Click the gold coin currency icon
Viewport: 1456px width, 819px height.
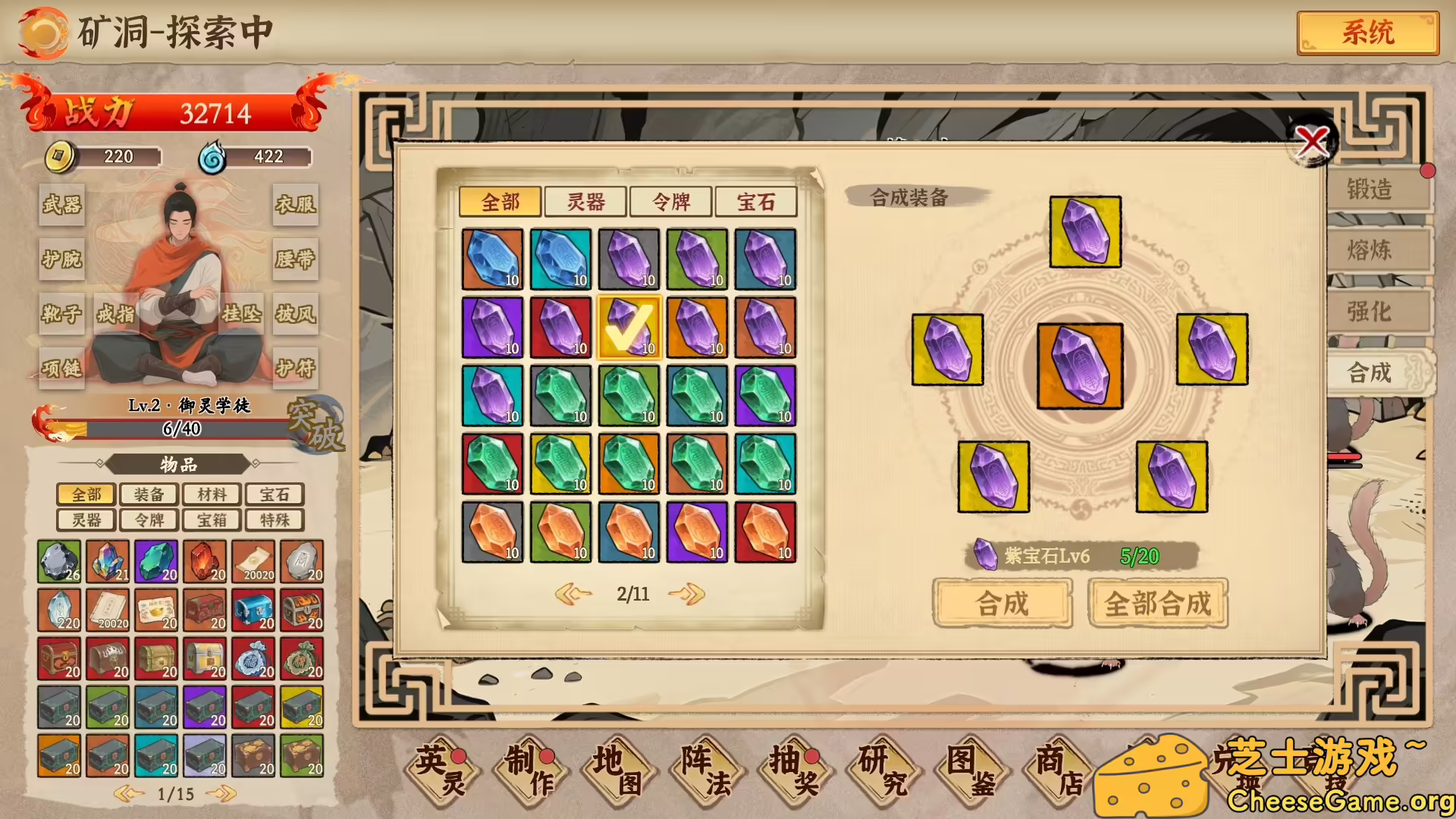pyautogui.click(x=59, y=157)
